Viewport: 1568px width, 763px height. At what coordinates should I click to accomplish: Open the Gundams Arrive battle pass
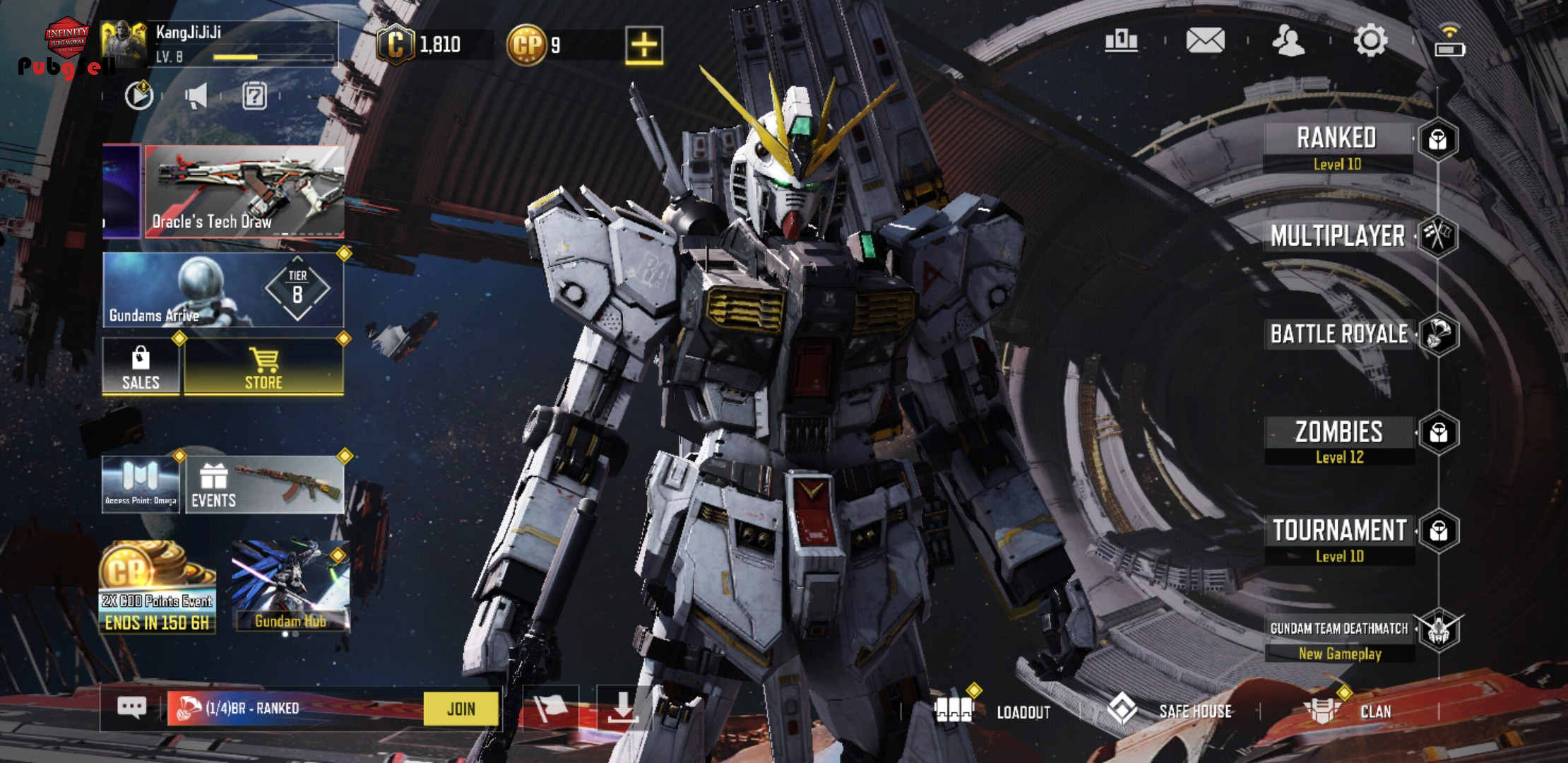tap(223, 290)
